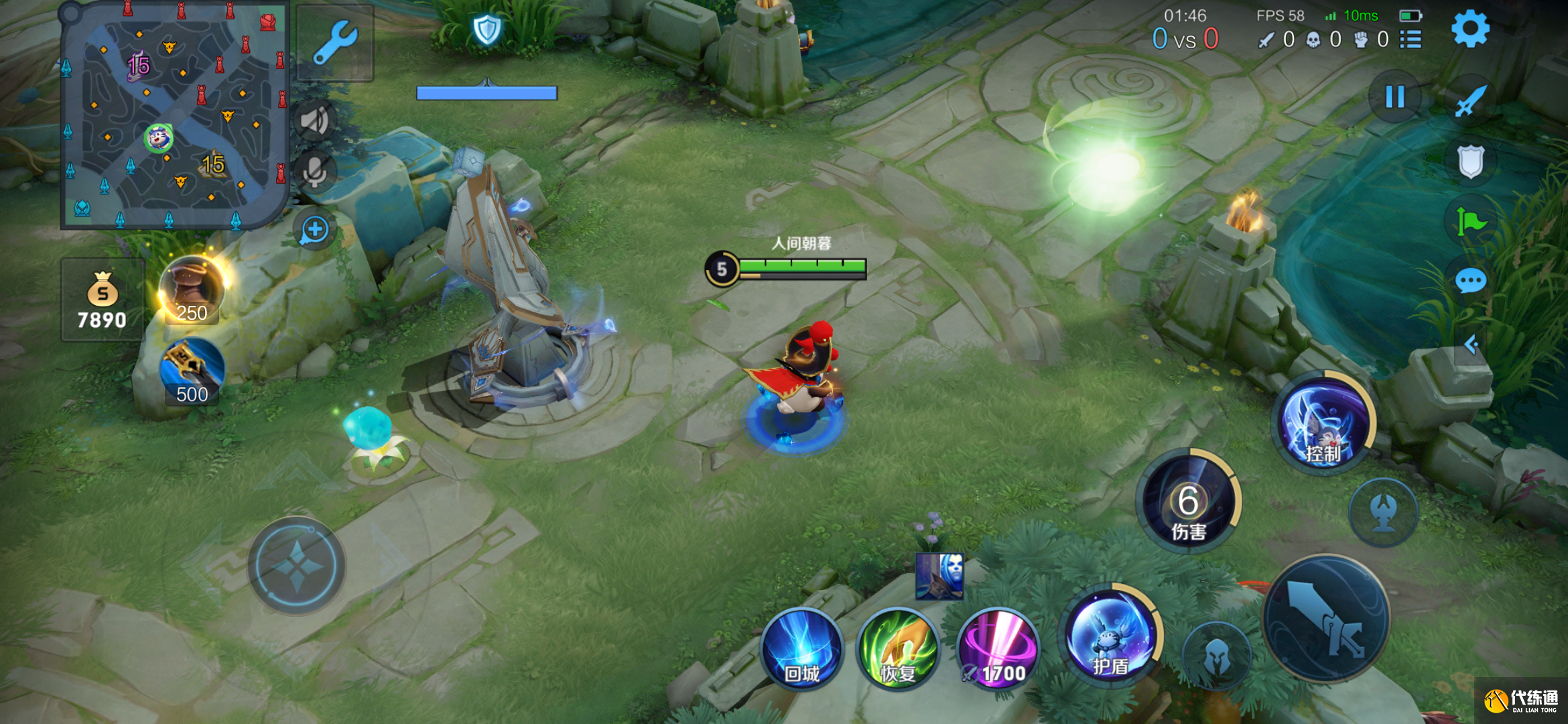
Task: Activate the 回城 recall ability
Action: [801, 648]
